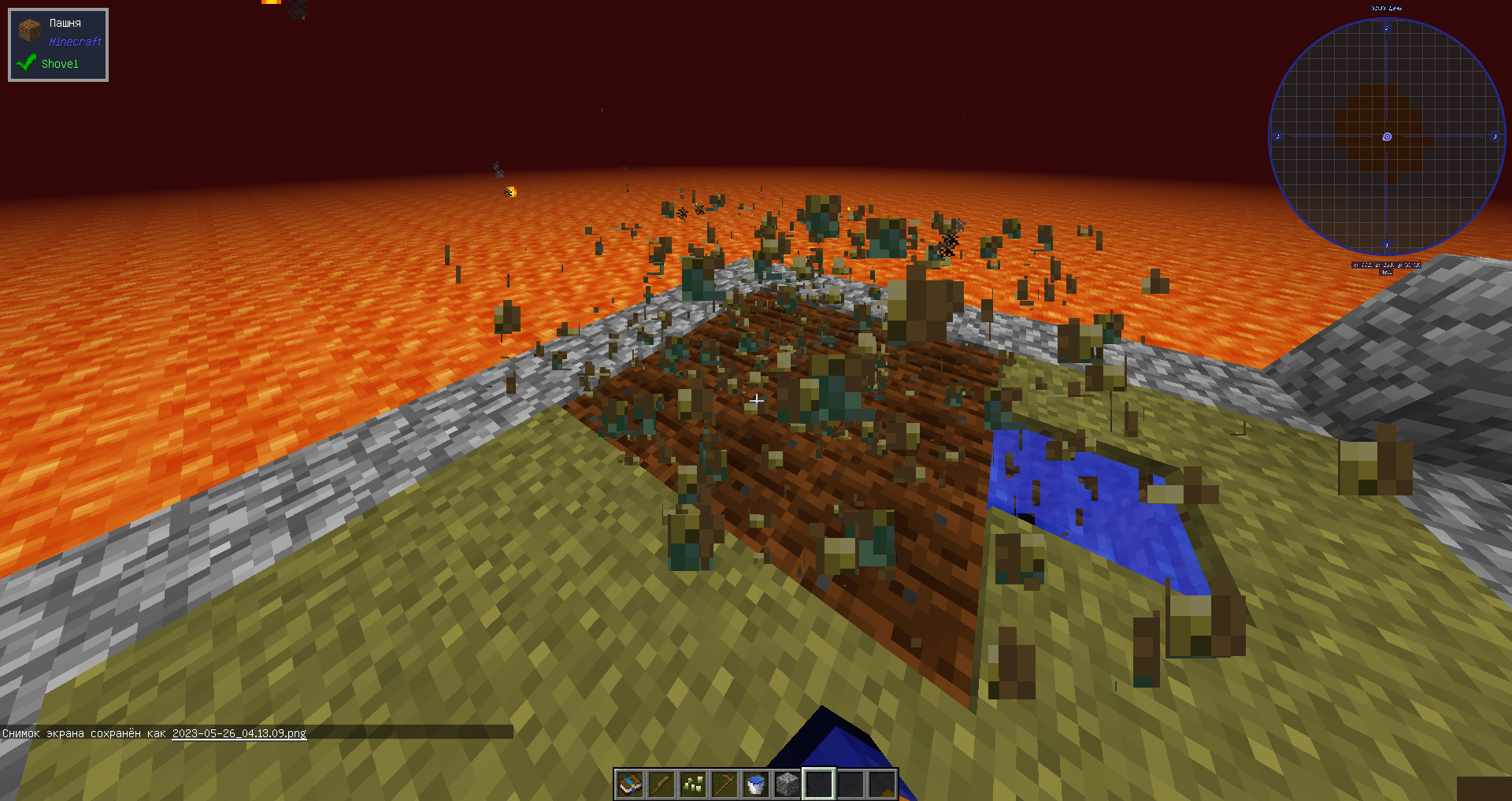Select the highlighted empty hotbar slot

[817, 784]
